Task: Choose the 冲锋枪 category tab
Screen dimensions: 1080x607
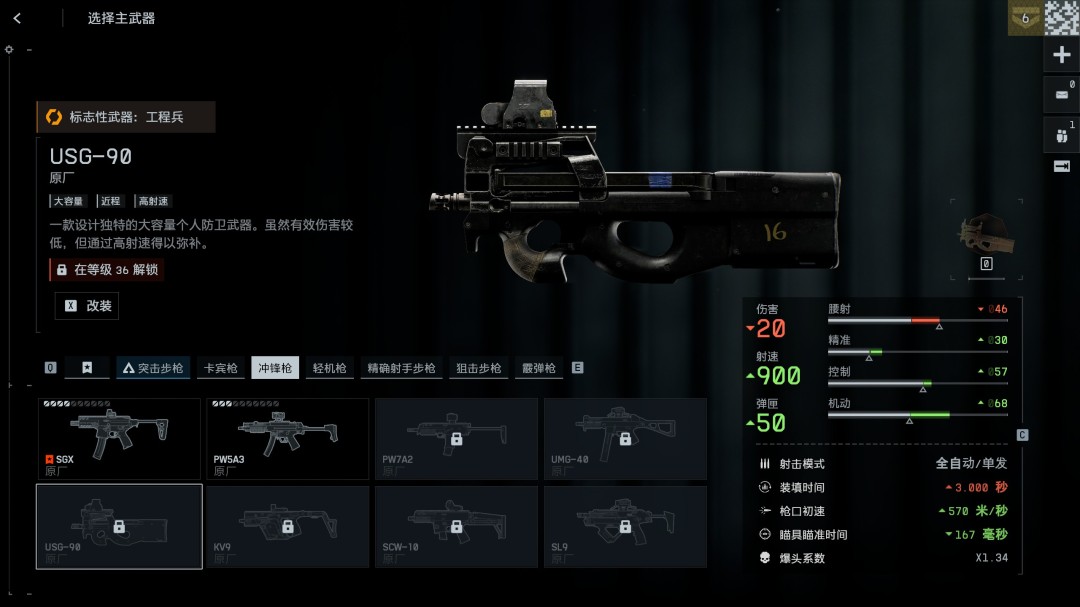Action: point(275,368)
